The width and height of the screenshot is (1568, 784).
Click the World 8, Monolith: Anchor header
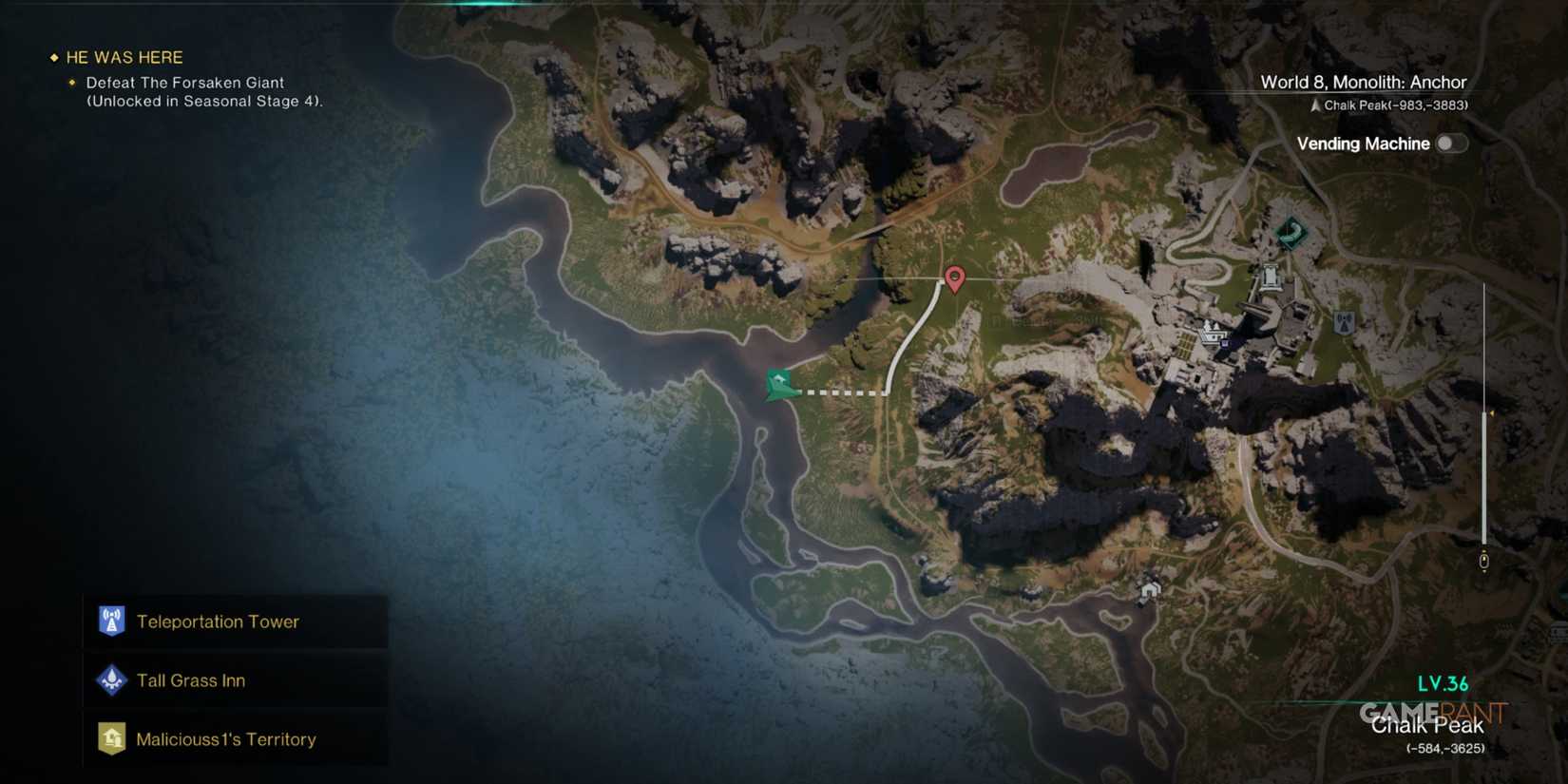1364,82
